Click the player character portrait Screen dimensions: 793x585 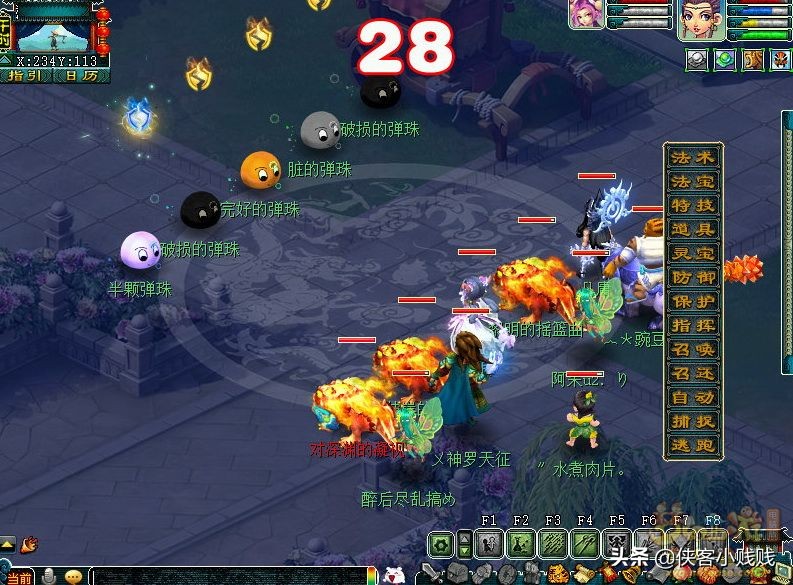[x=701, y=20]
